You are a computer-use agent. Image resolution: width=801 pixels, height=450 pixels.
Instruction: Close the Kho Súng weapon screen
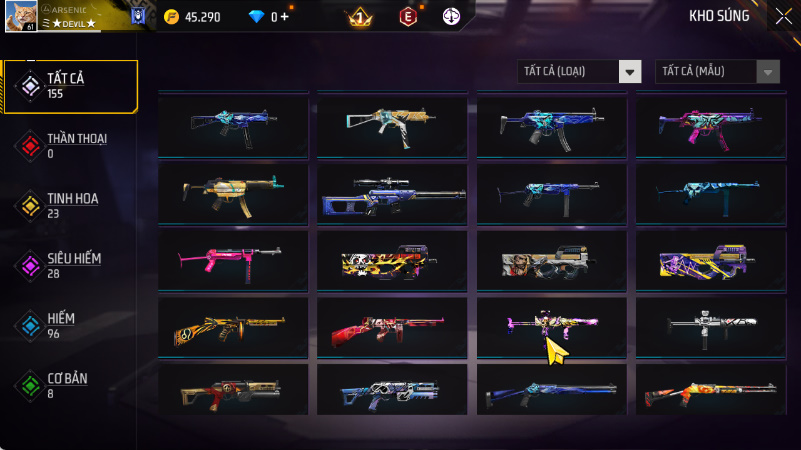[x=783, y=16]
